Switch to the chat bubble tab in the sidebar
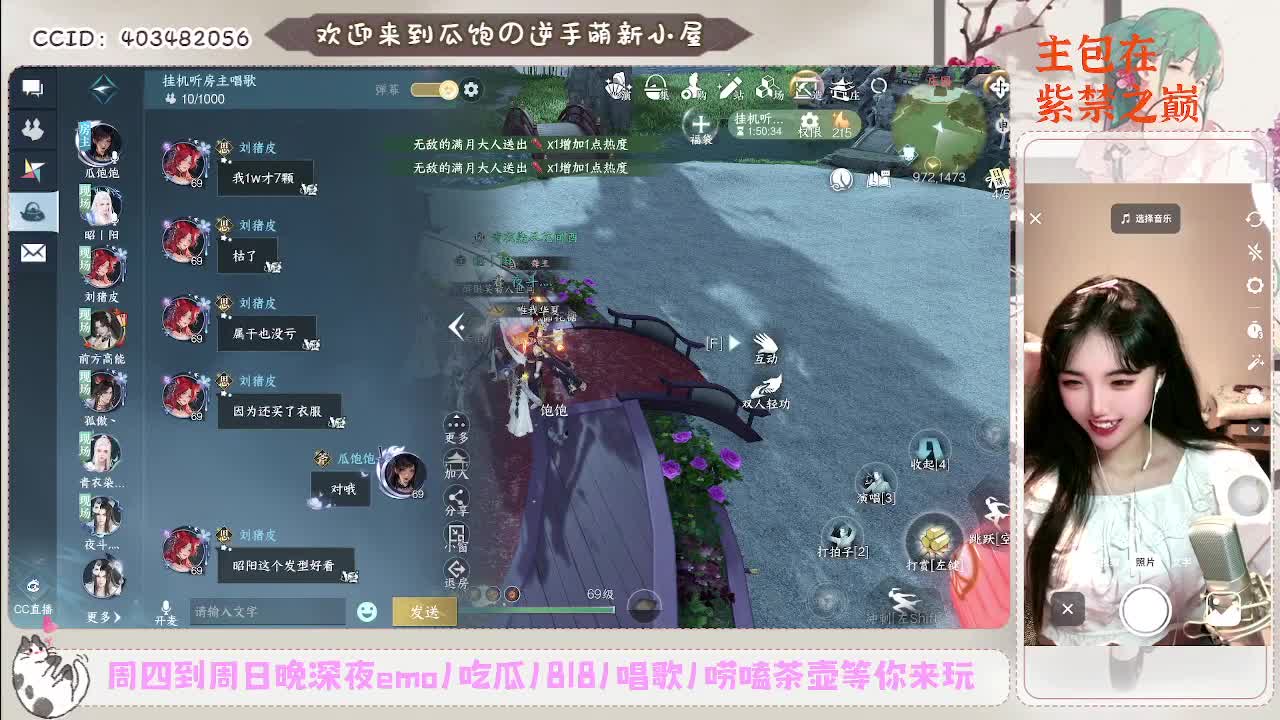The image size is (1280, 720). point(32,90)
